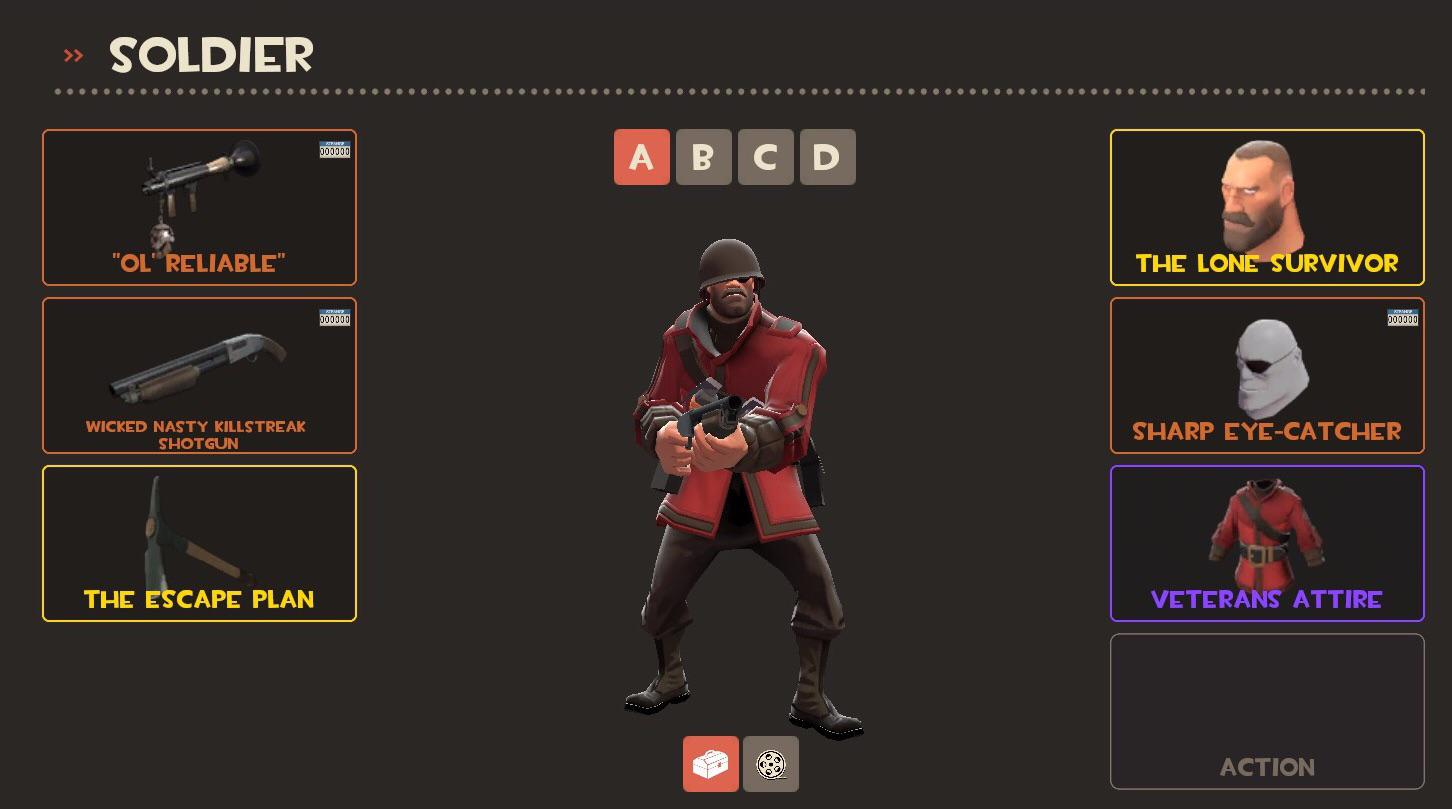Select the Veterans Attire cosmetic slot
The image size is (1452, 809).
(1267, 543)
